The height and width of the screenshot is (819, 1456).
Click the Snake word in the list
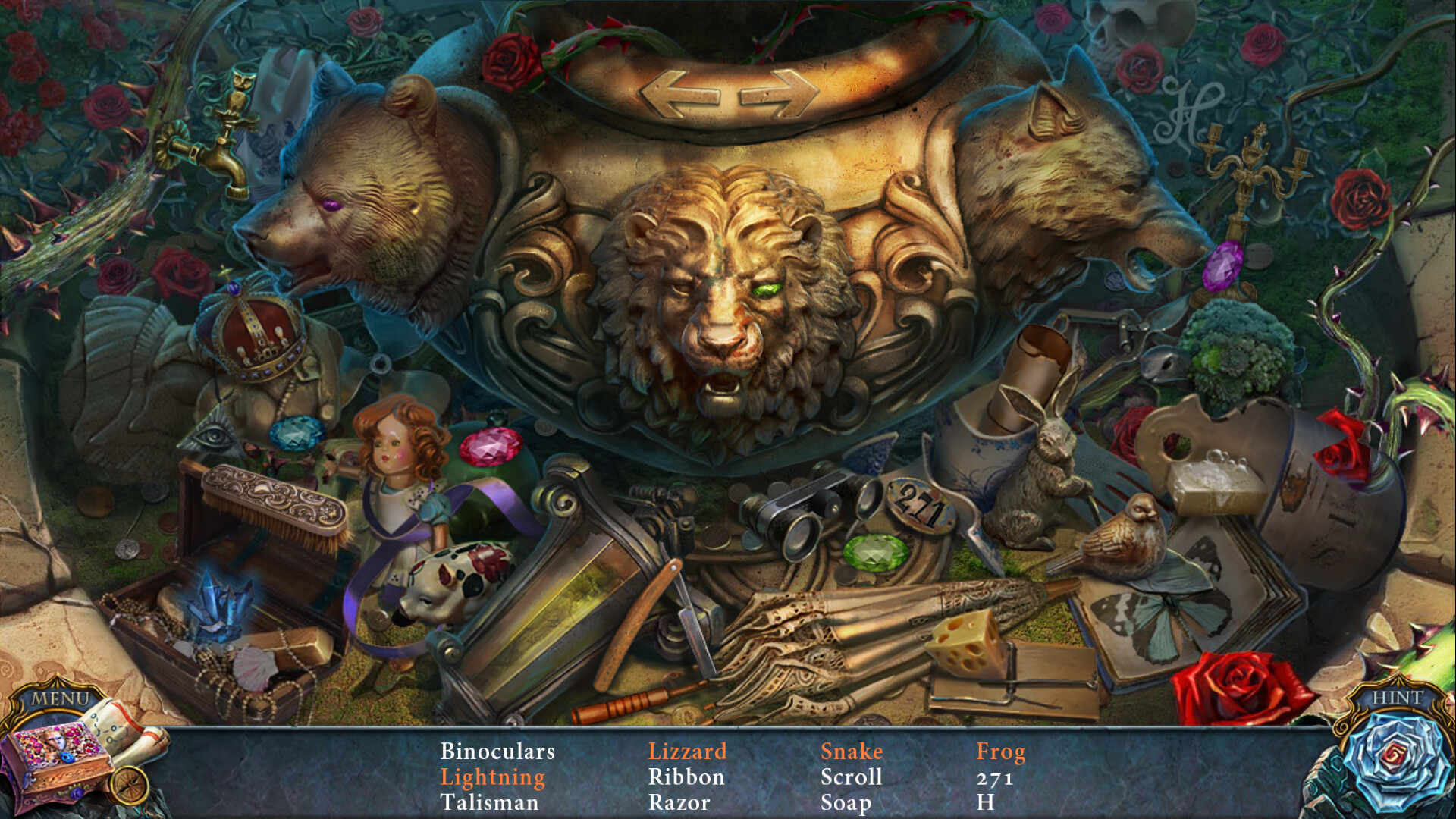pyautogui.click(x=853, y=752)
